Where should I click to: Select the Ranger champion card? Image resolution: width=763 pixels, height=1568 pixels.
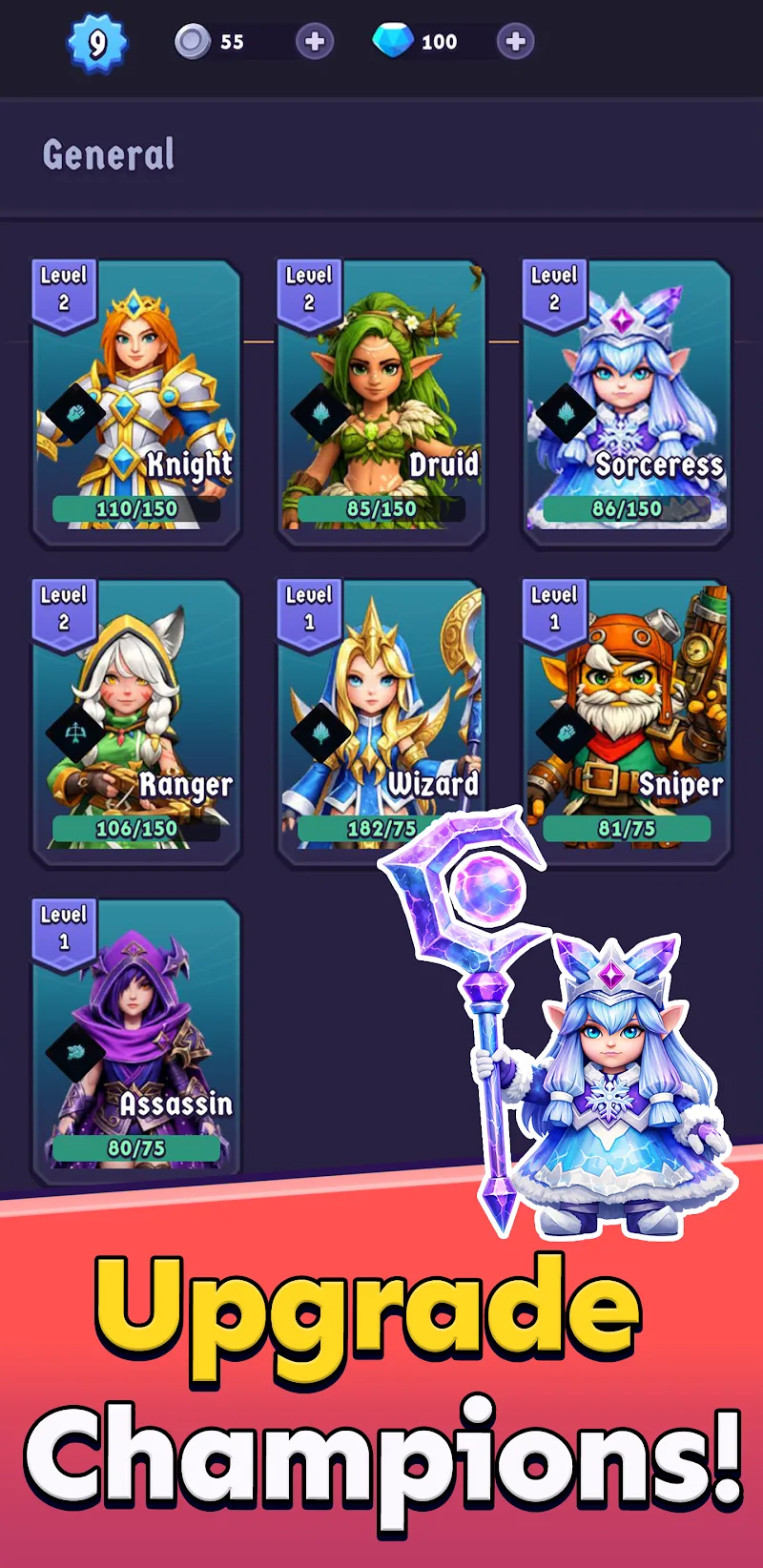(x=136, y=722)
